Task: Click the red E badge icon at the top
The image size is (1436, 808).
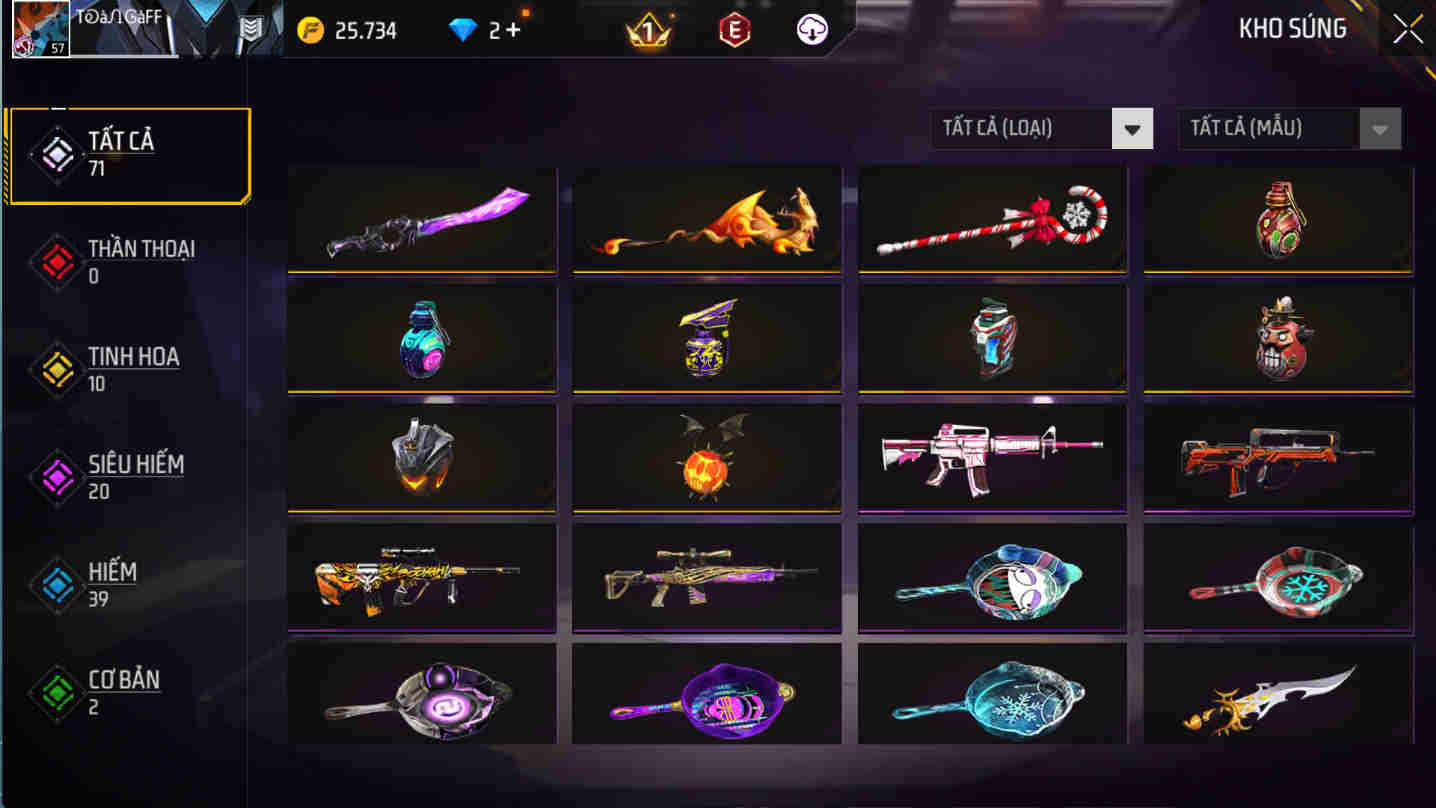Action: pyautogui.click(x=733, y=29)
